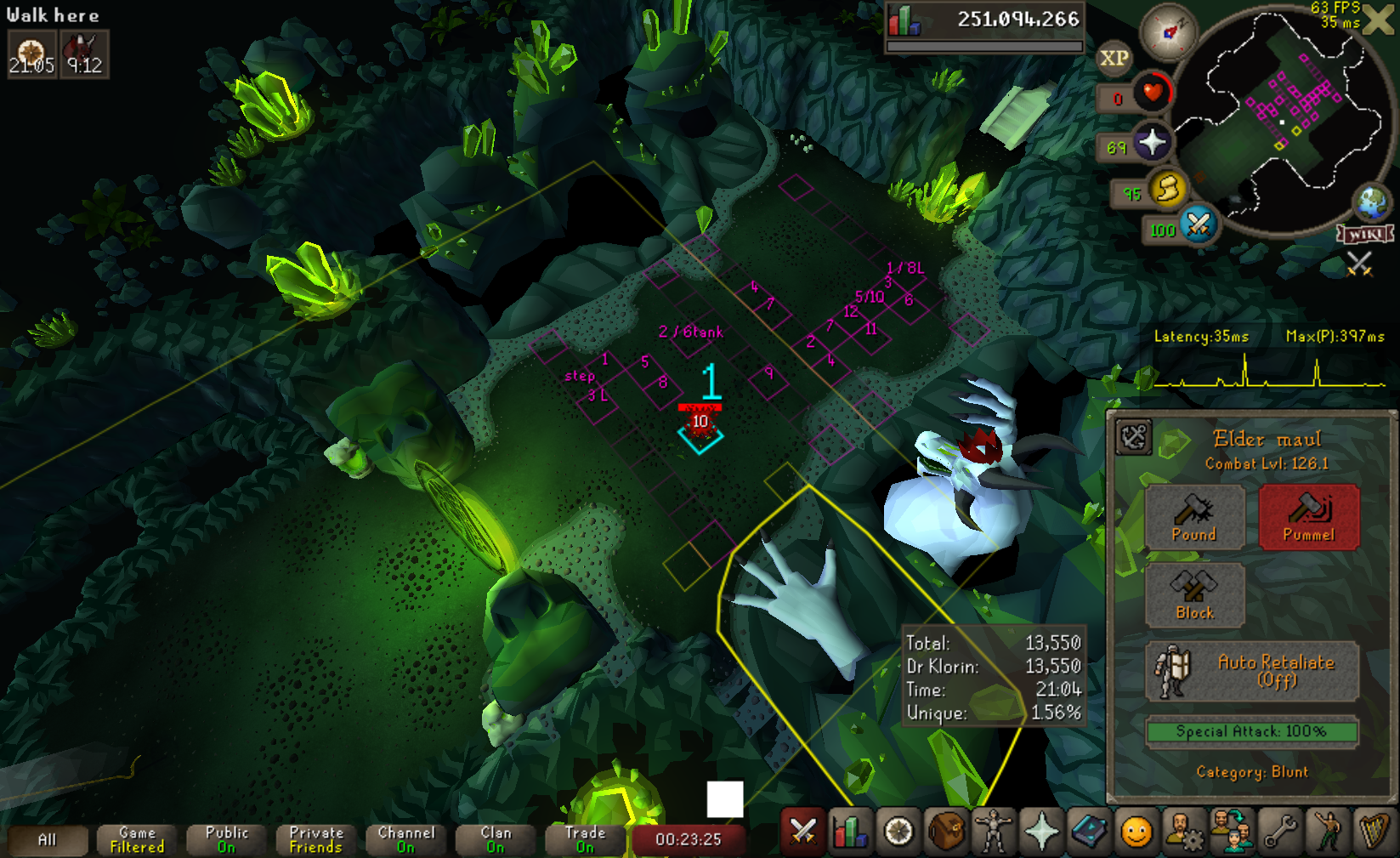Choose the Pummel attack style

(x=1308, y=517)
